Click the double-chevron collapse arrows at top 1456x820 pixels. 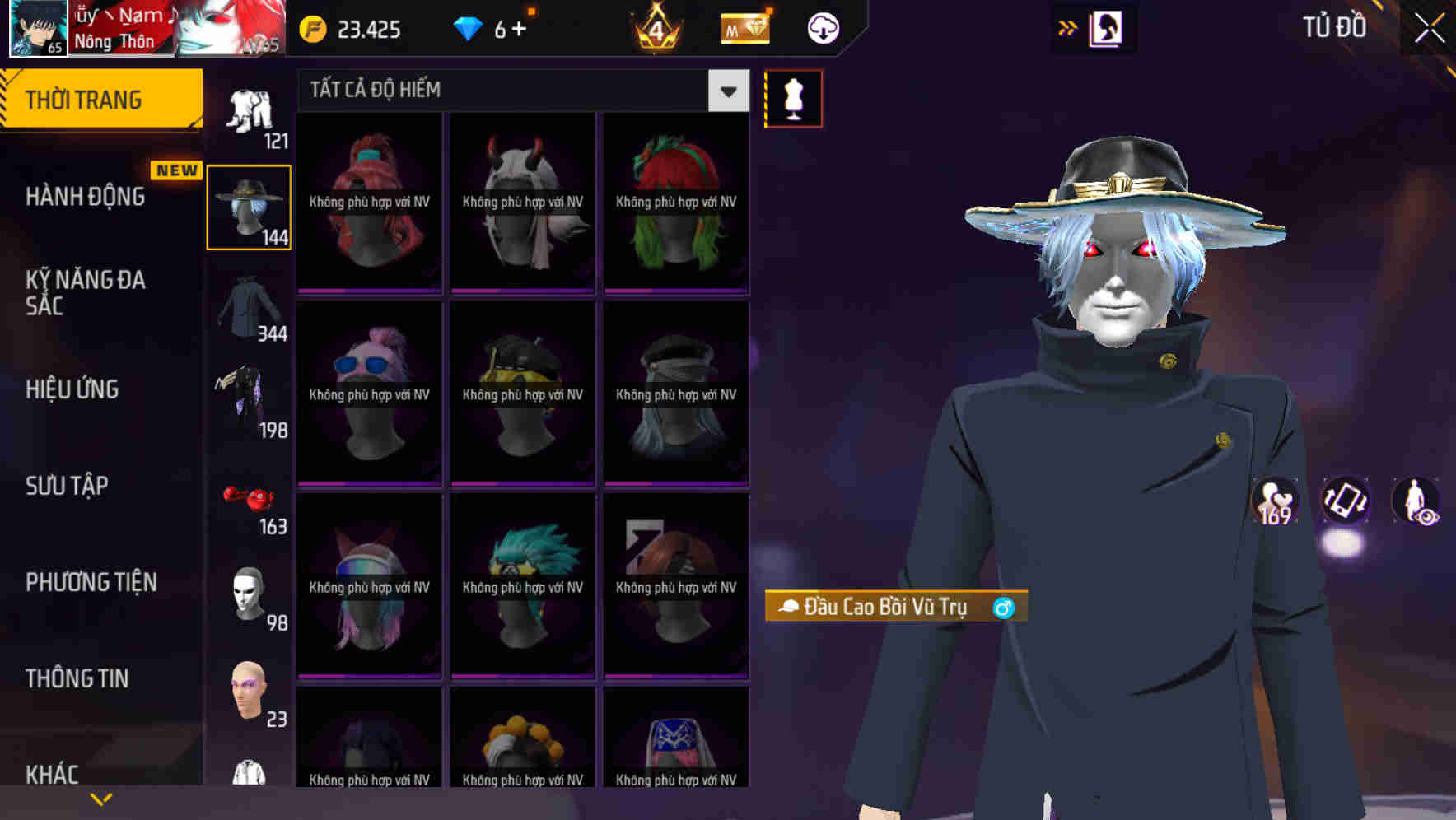[1066, 27]
